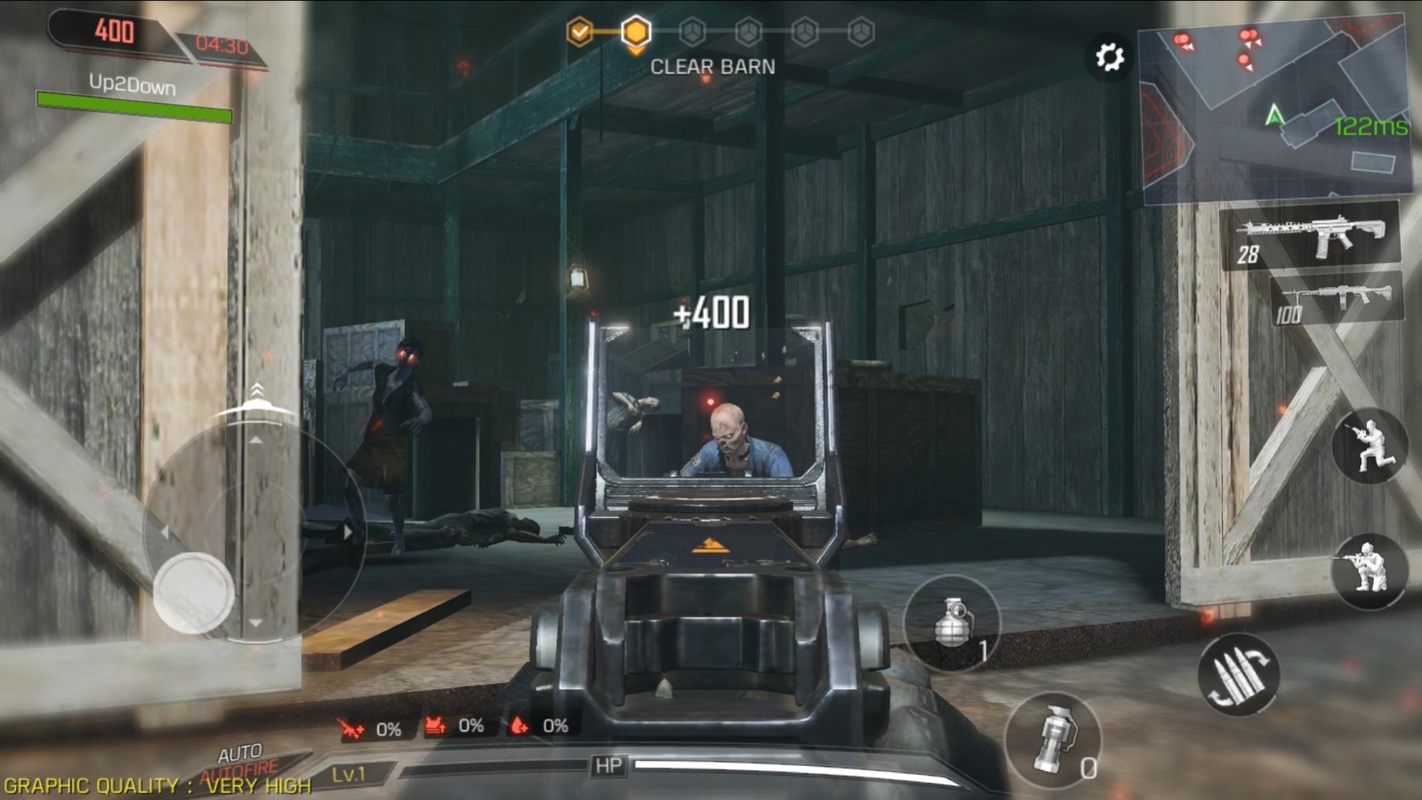Tap the virtual movement joystick knob
Screen dimensions: 1422x800
coord(193,592)
